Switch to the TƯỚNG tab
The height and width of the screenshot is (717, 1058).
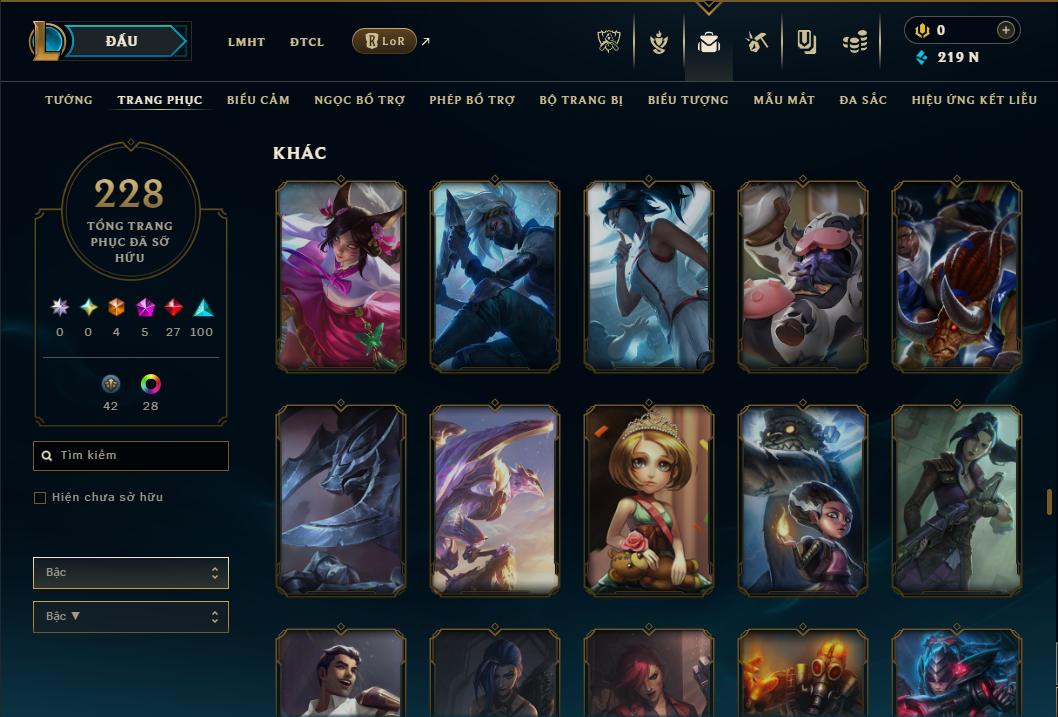pos(69,100)
